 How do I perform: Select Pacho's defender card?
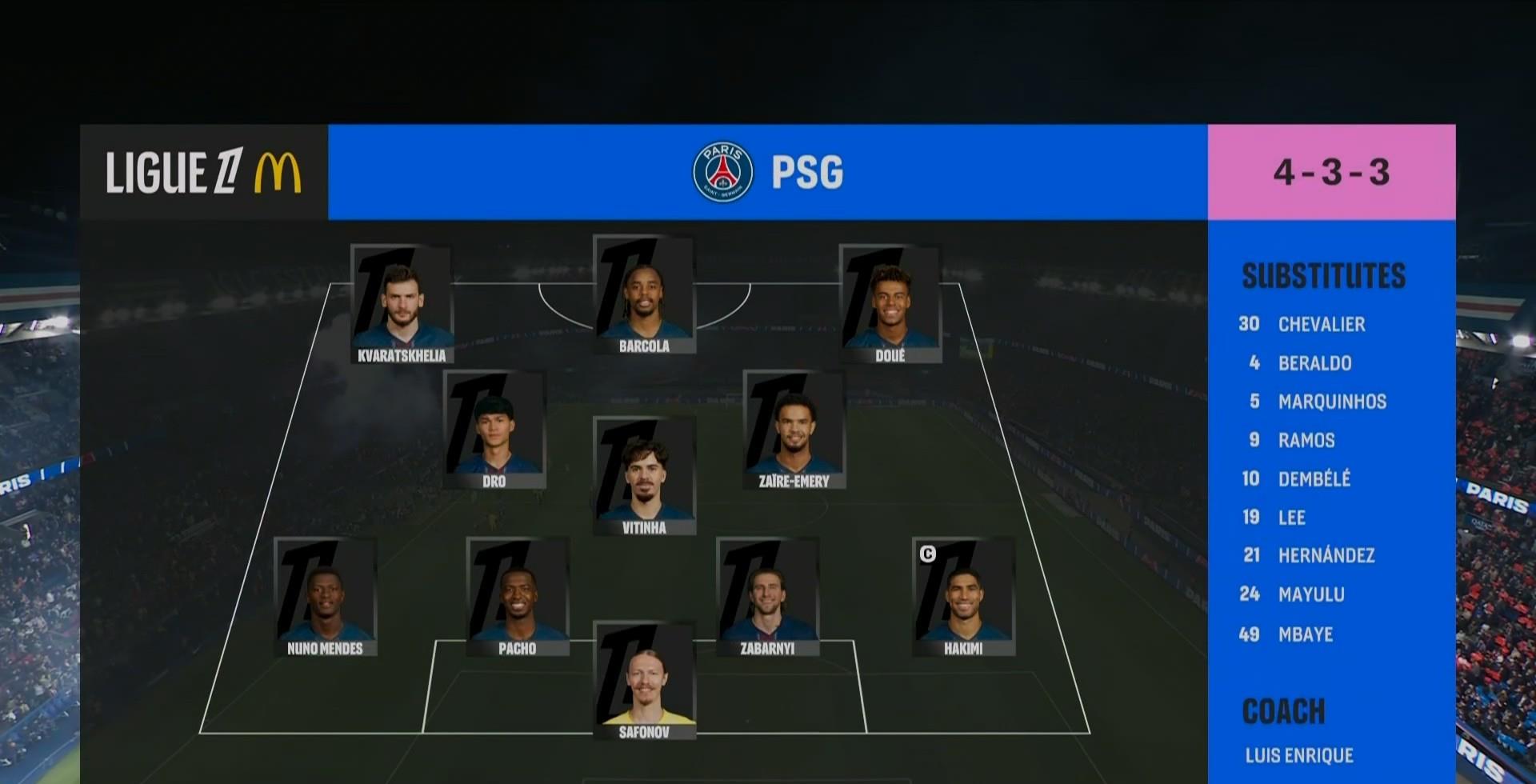[x=518, y=597]
